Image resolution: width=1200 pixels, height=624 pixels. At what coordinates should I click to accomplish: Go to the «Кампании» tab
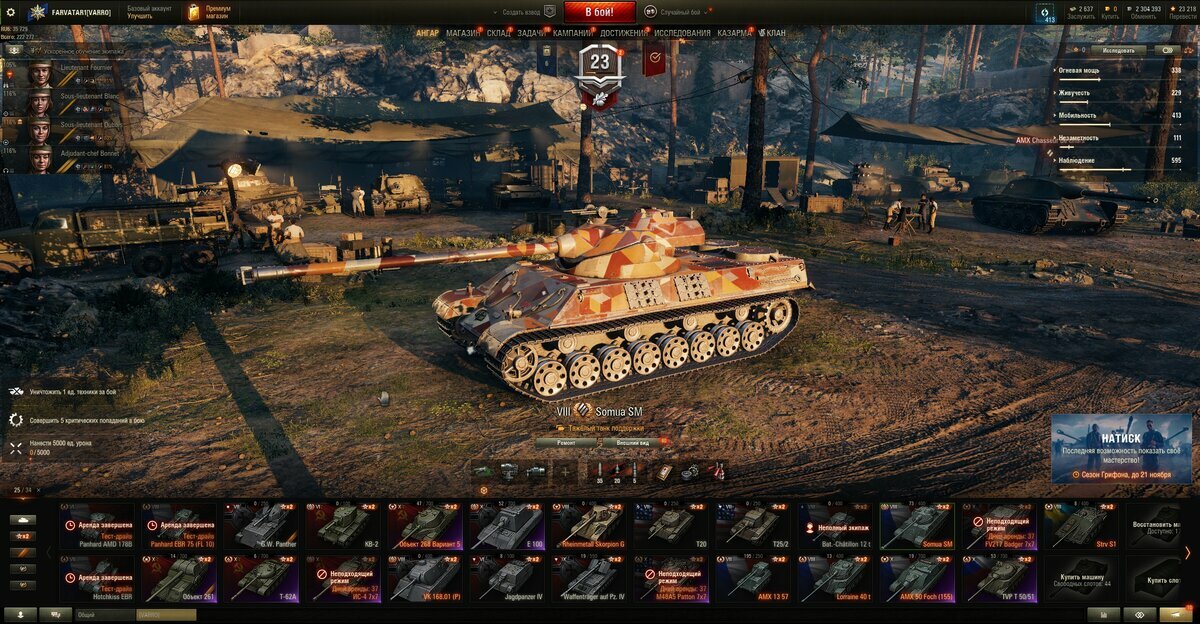point(572,33)
